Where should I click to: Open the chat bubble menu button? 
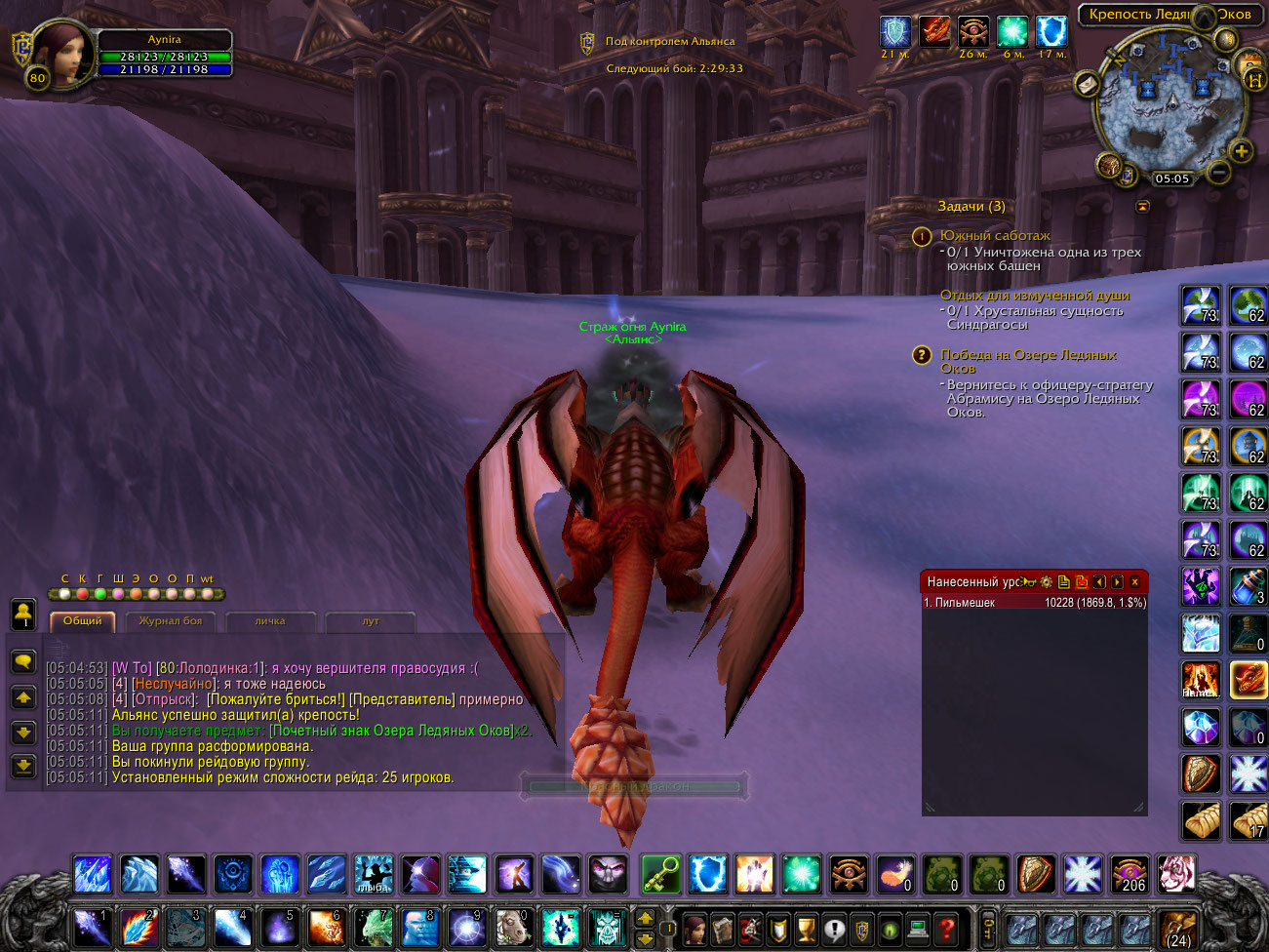coord(23,661)
